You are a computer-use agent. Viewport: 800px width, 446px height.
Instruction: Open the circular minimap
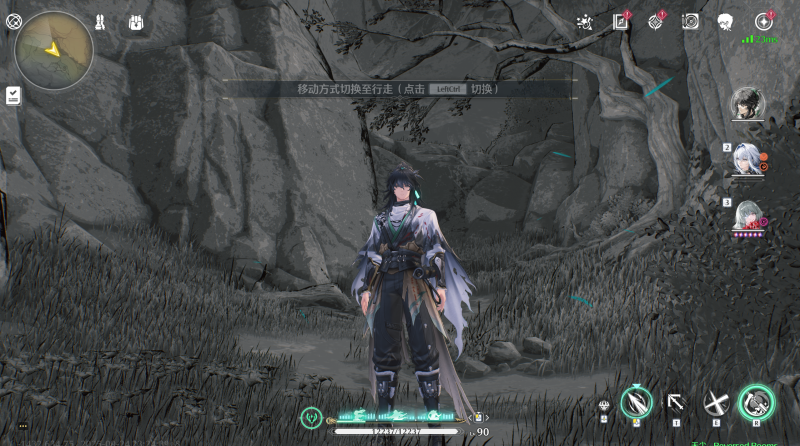click(54, 49)
